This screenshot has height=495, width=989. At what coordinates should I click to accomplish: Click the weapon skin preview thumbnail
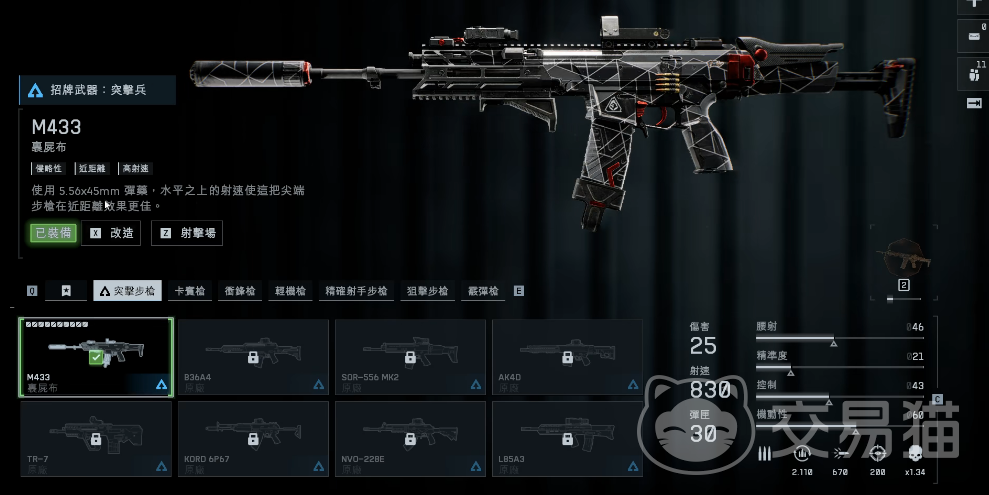tap(903, 259)
